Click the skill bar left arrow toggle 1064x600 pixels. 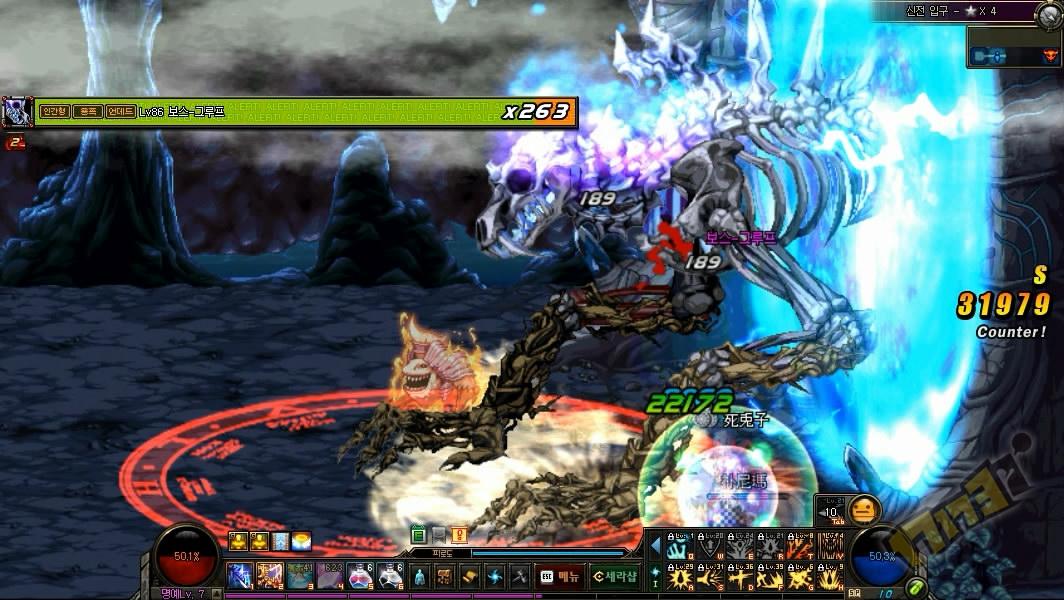656,546
